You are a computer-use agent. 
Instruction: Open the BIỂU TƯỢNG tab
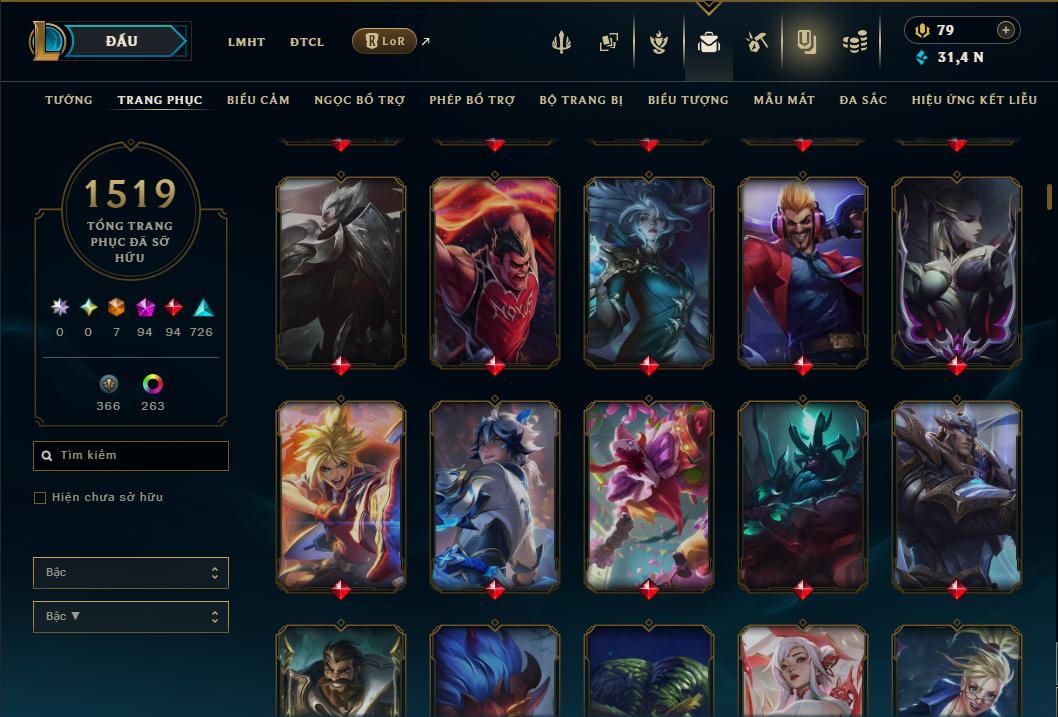pos(688,100)
